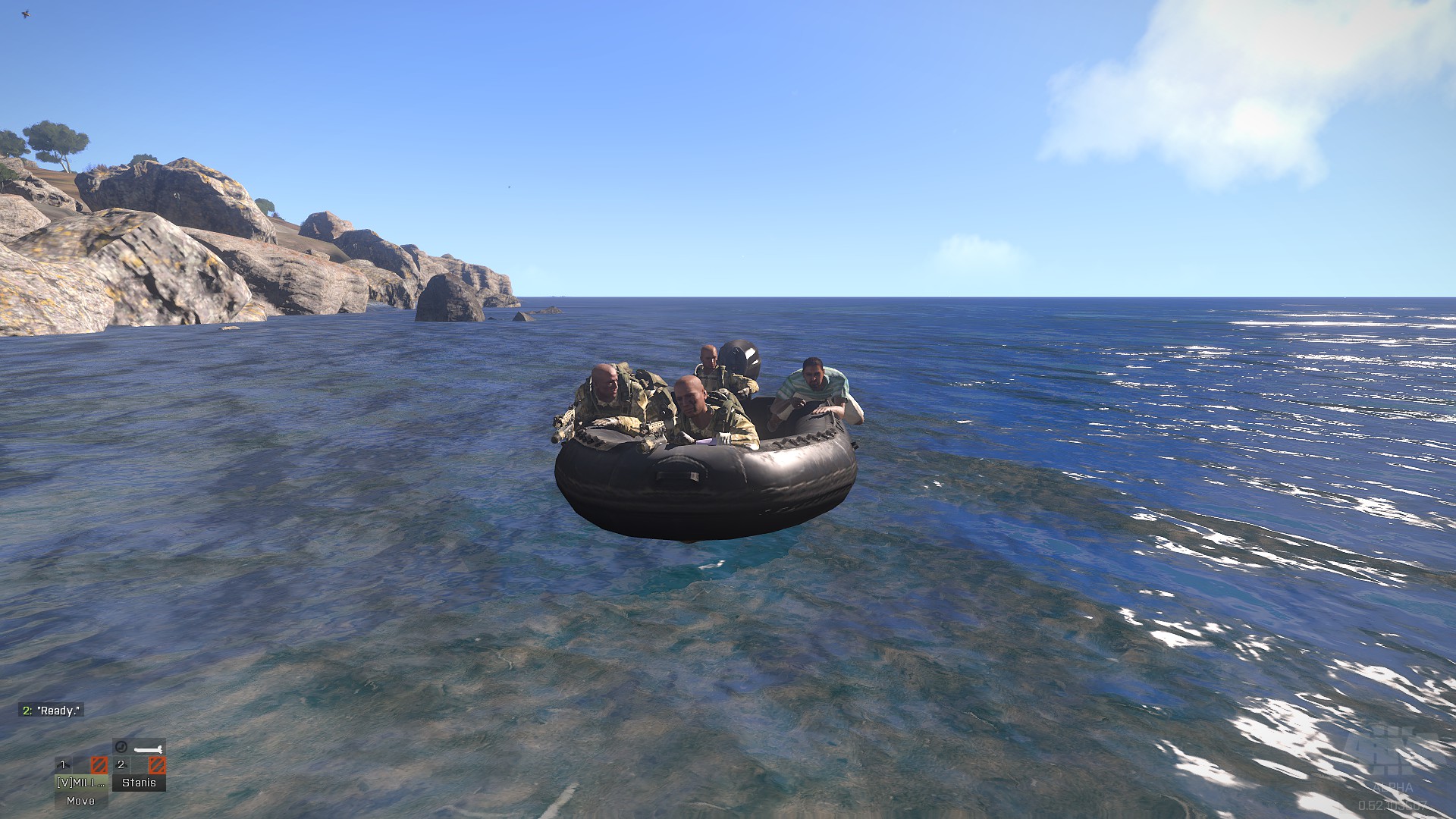This screenshot has height=819, width=1456.
Task: Select the [V]MILL... unit name tile
Action: pyautogui.click(x=80, y=783)
